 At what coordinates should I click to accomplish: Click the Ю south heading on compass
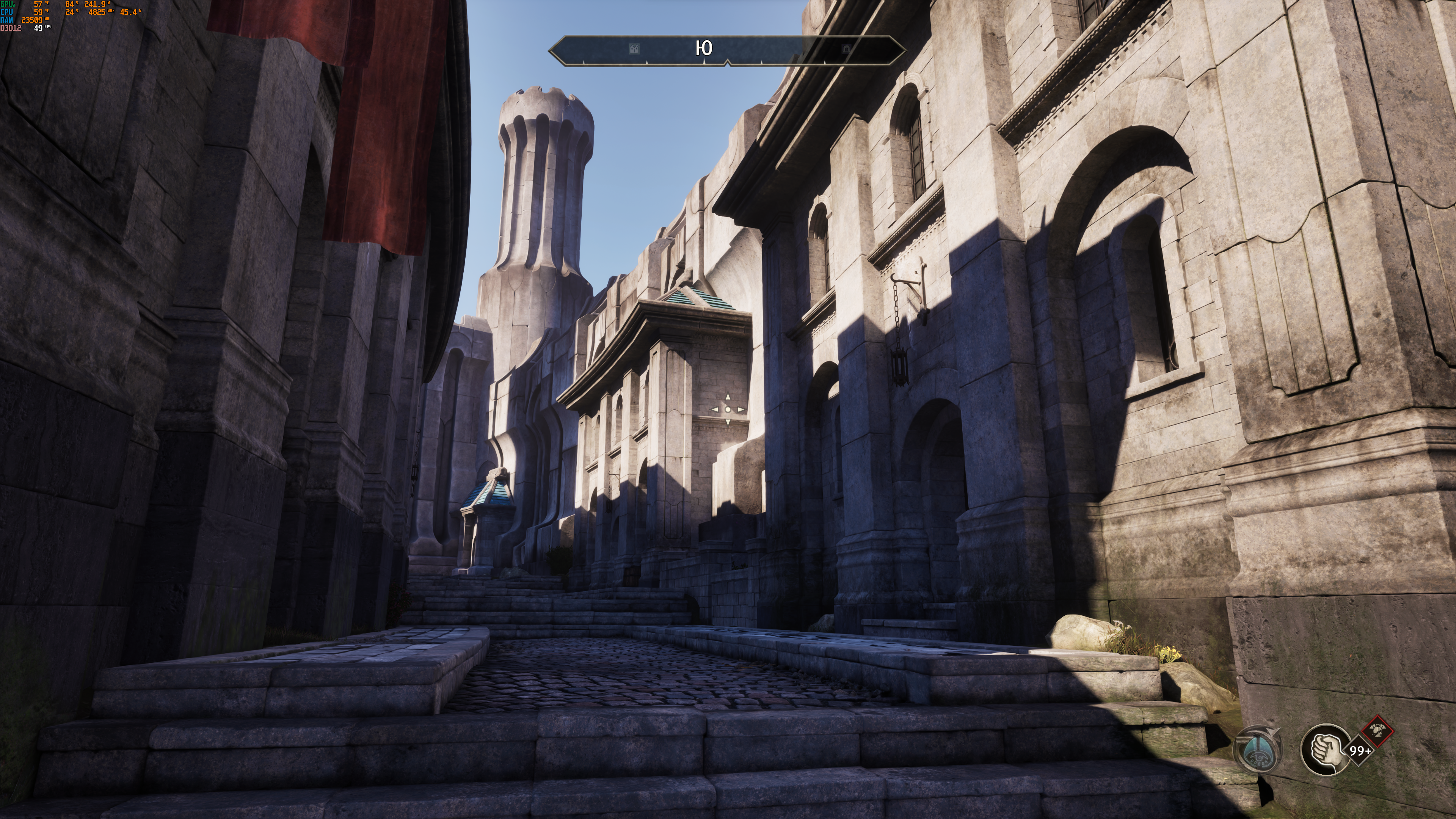[x=704, y=49]
